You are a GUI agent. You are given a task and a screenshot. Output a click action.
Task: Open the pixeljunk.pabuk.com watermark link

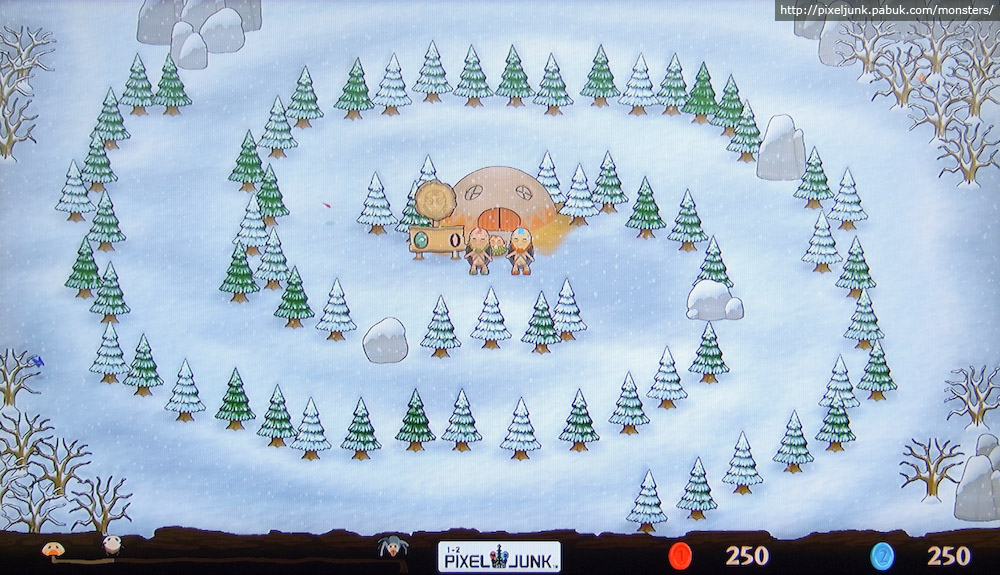click(885, 10)
